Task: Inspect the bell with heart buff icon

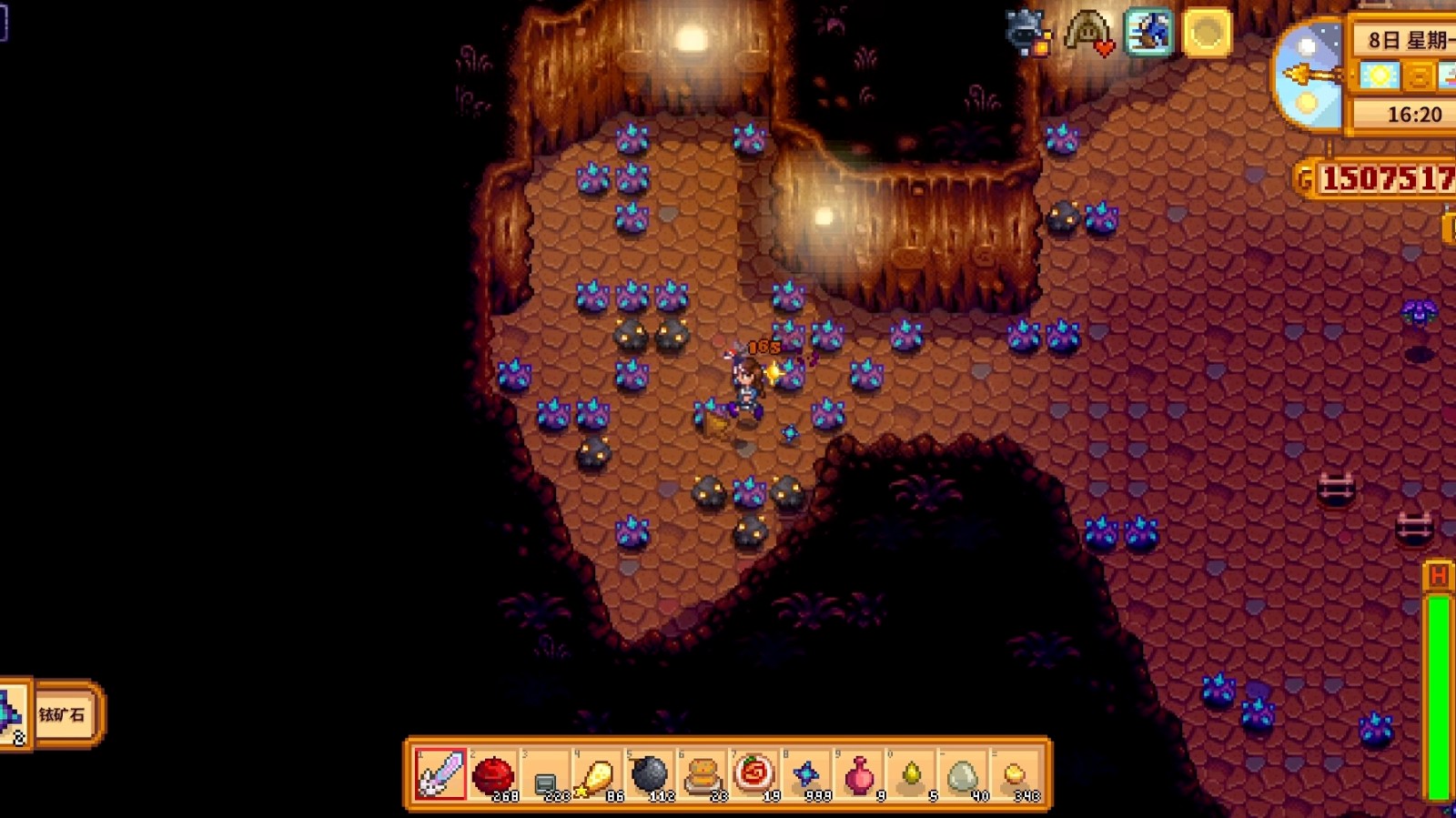Action: pyautogui.click(x=1088, y=34)
